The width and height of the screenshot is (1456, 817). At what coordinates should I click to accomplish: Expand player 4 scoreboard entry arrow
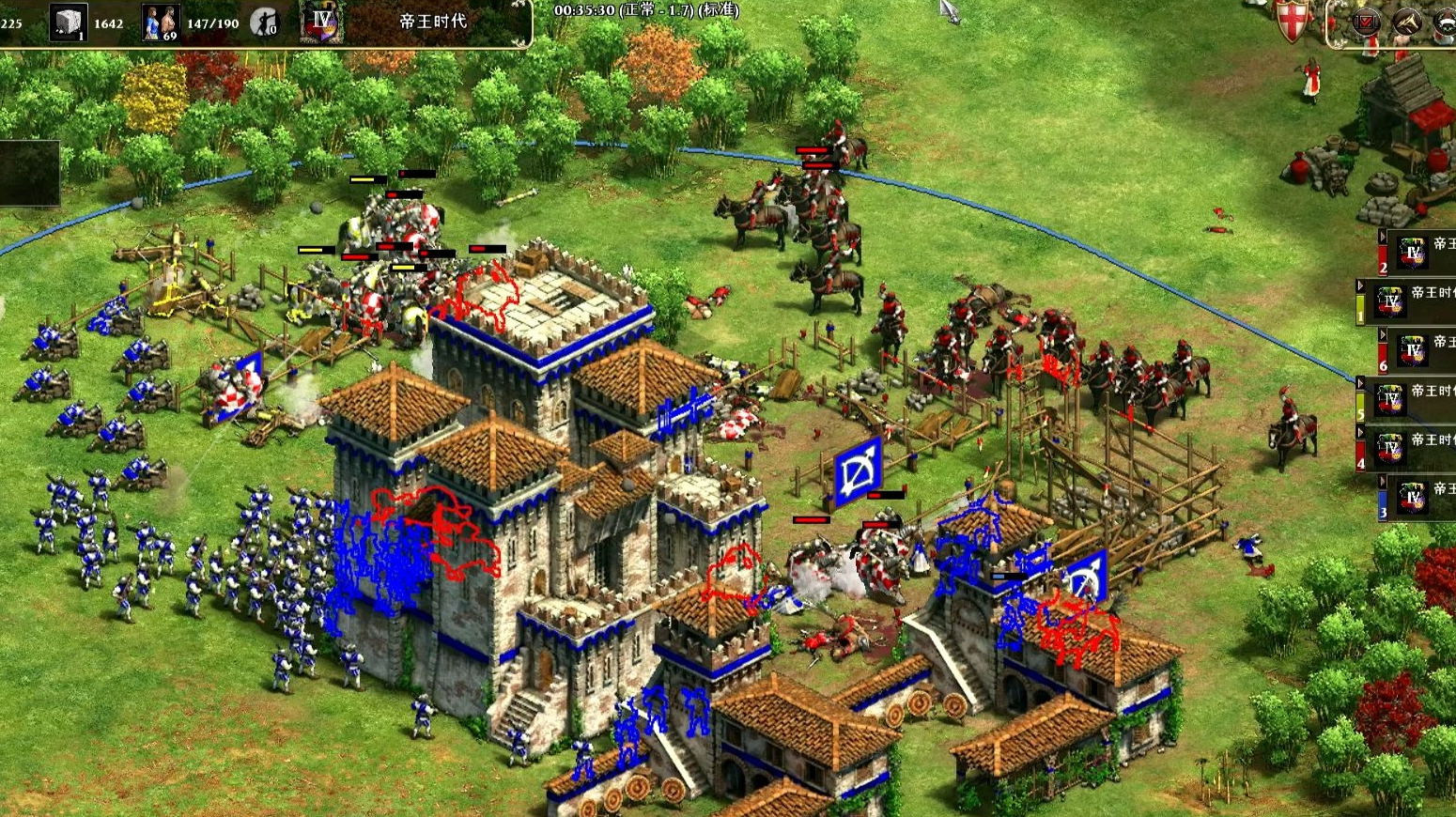(x=1361, y=432)
